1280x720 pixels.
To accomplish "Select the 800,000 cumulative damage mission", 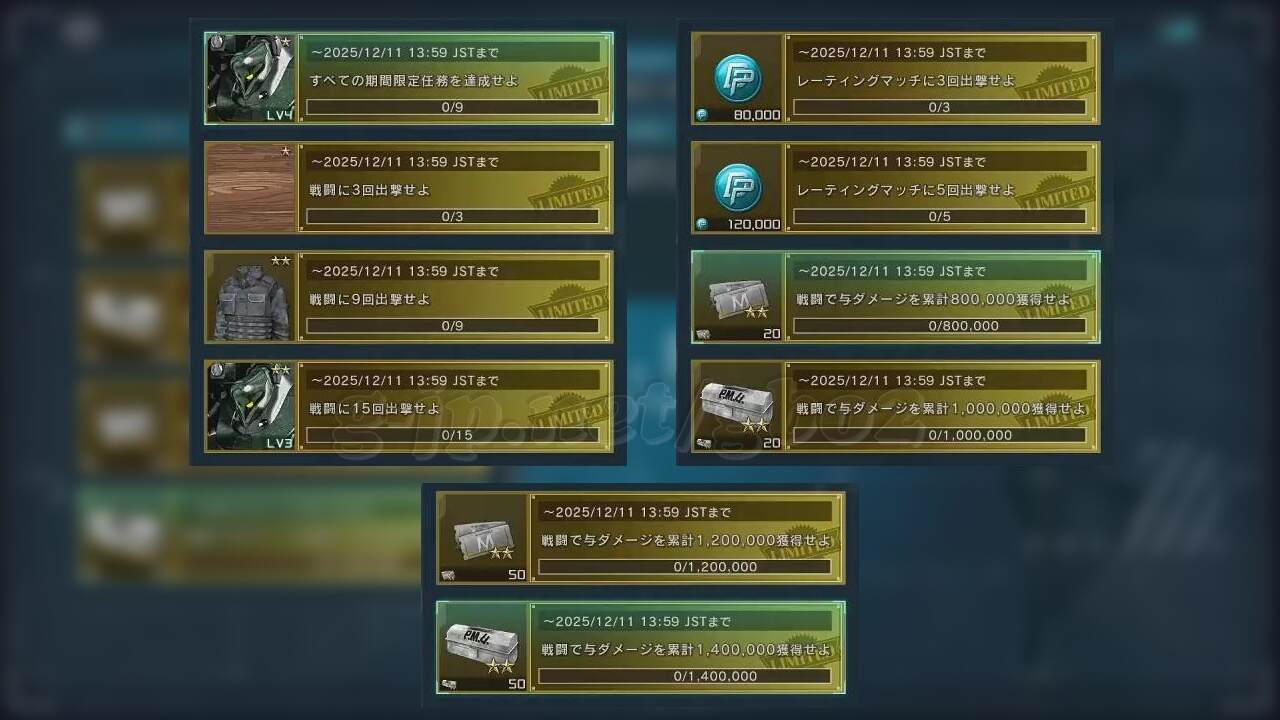I will coord(941,298).
